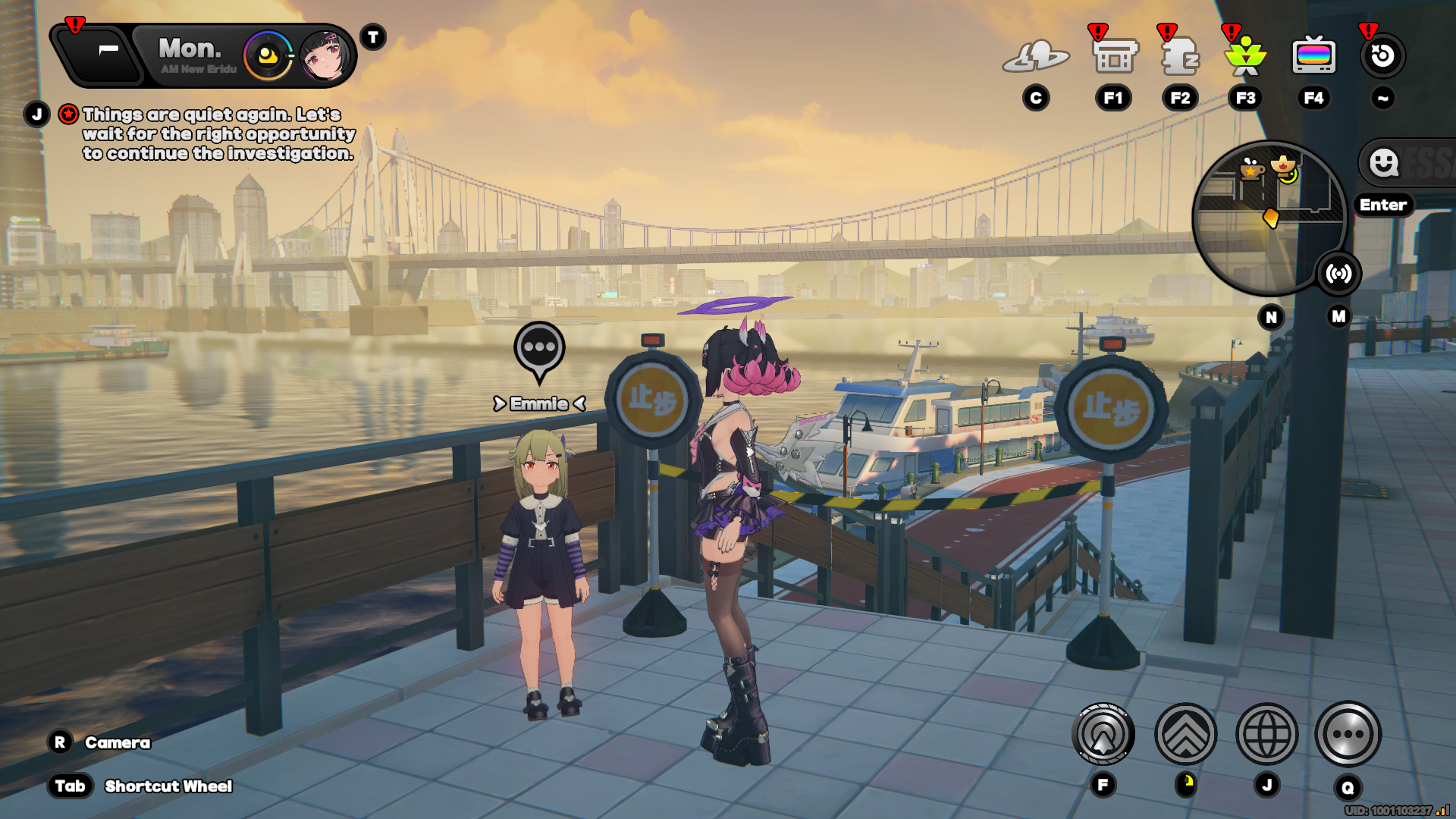Open the tracked investigation quest text

click(218, 133)
